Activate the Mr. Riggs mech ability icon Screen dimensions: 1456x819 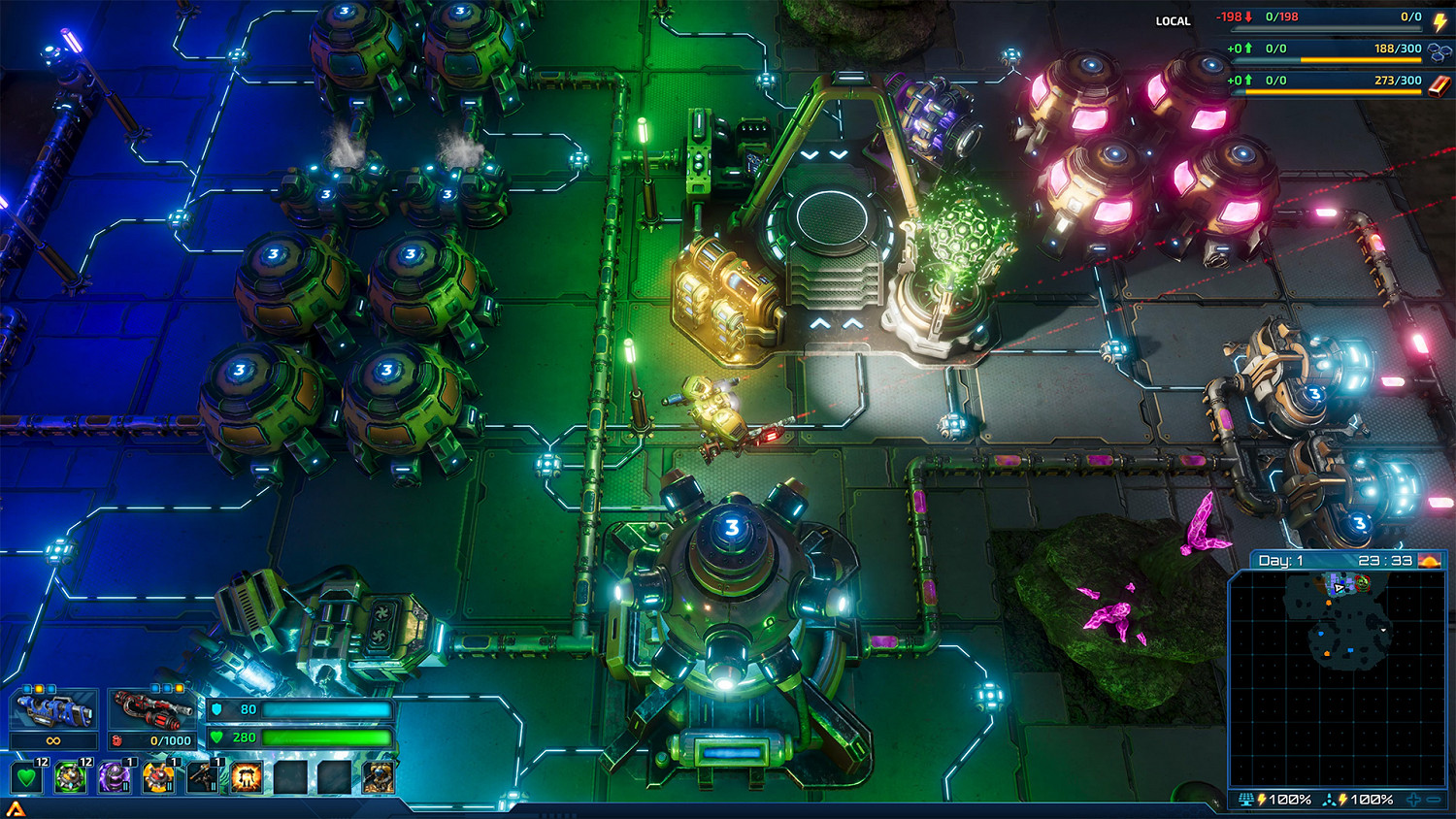(378, 777)
